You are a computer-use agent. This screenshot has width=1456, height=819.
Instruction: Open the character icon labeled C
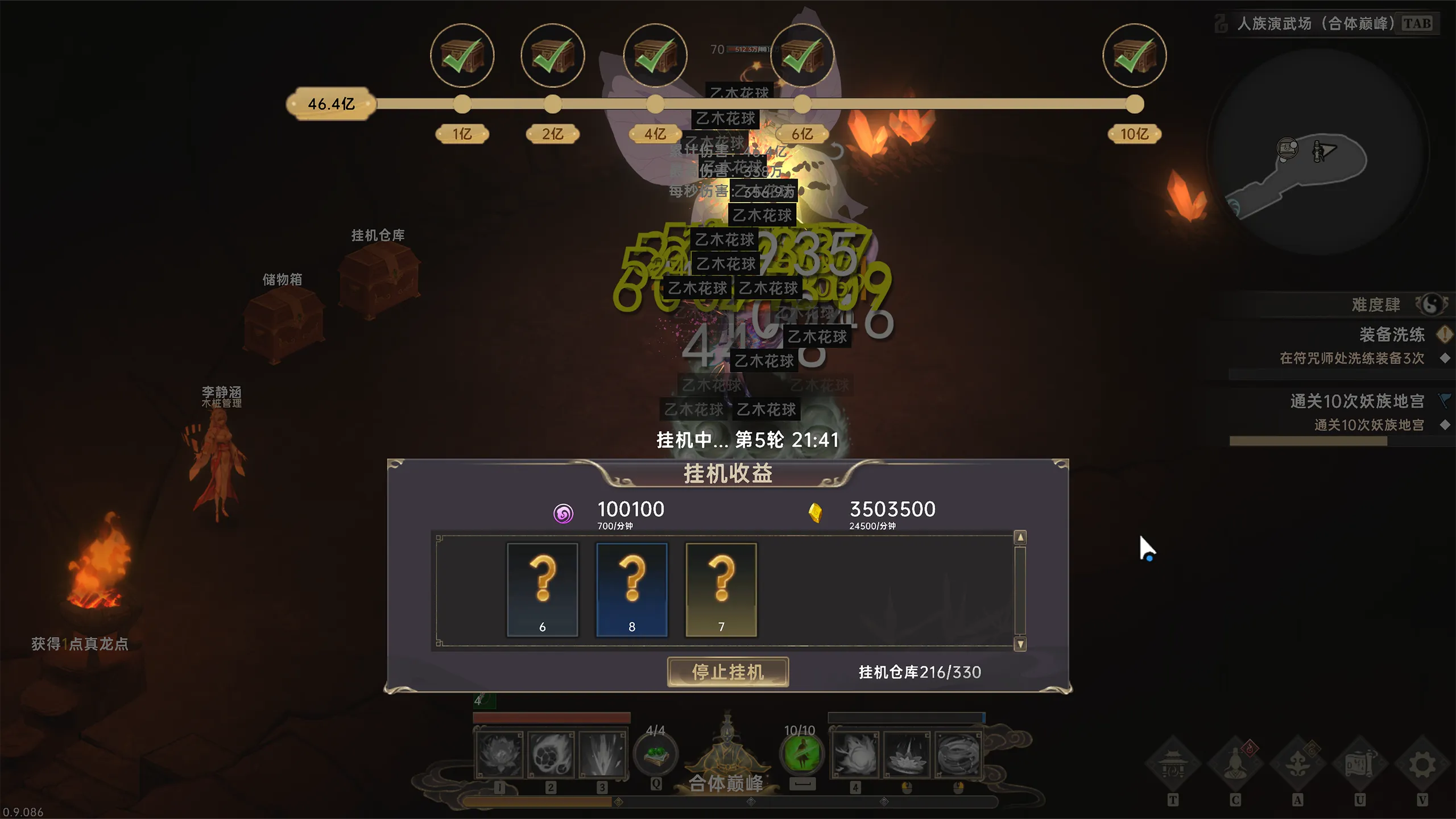[x=1235, y=764]
